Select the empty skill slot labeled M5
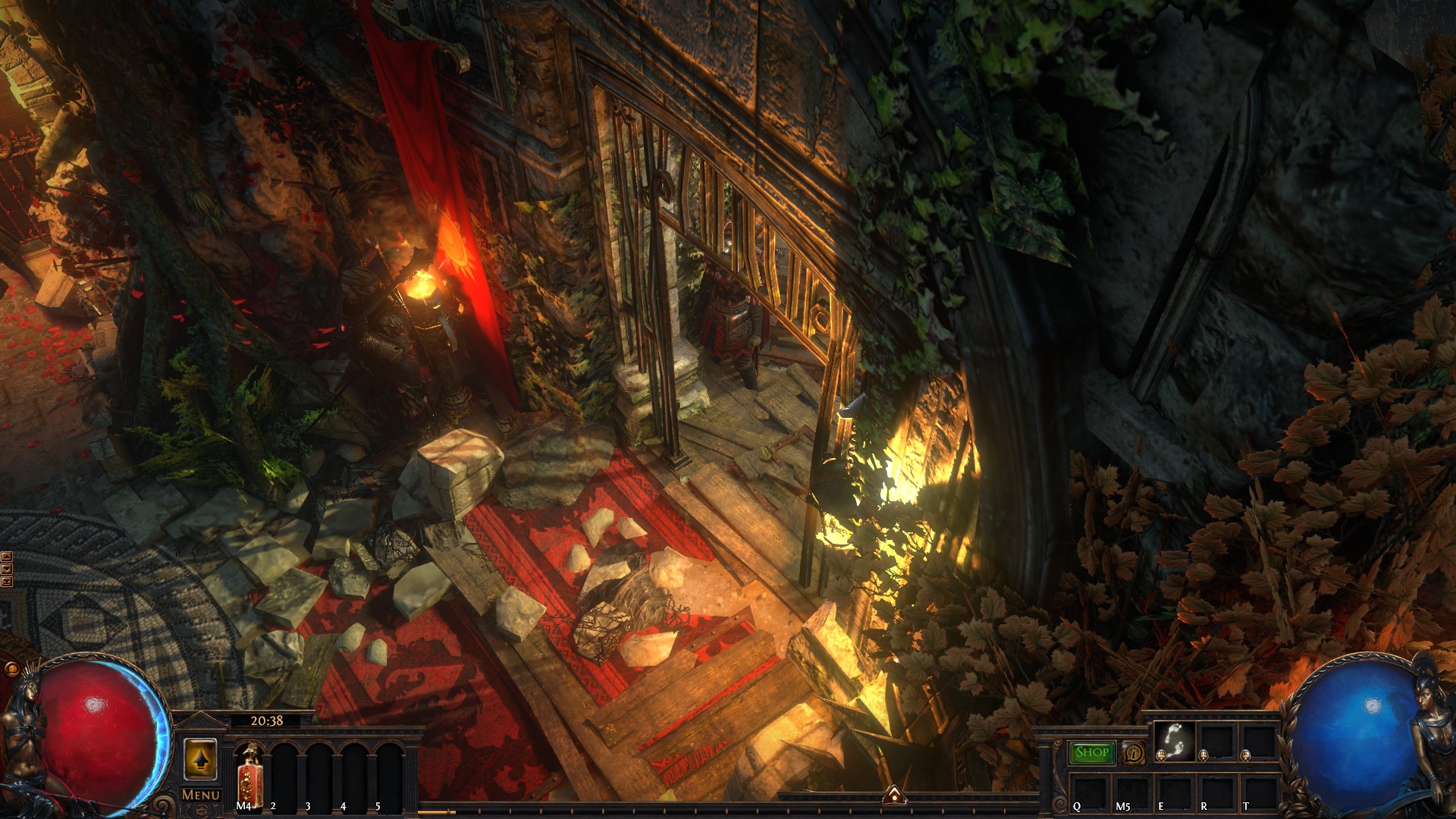This screenshot has width=1456, height=819. (x=1131, y=792)
